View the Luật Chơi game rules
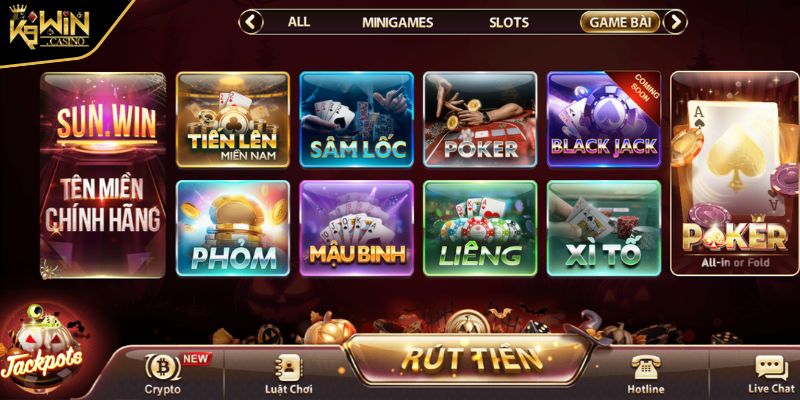The height and width of the screenshot is (400, 800). tap(289, 374)
